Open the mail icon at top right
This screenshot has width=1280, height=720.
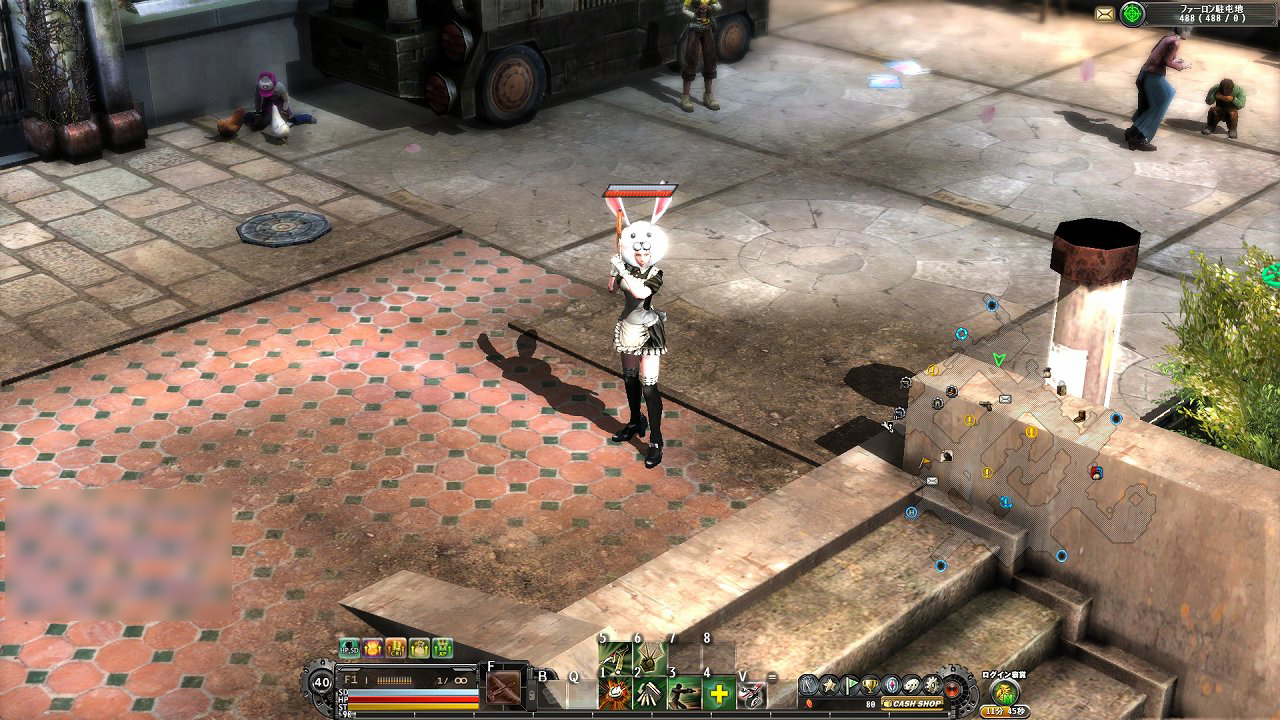click(1105, 12)
